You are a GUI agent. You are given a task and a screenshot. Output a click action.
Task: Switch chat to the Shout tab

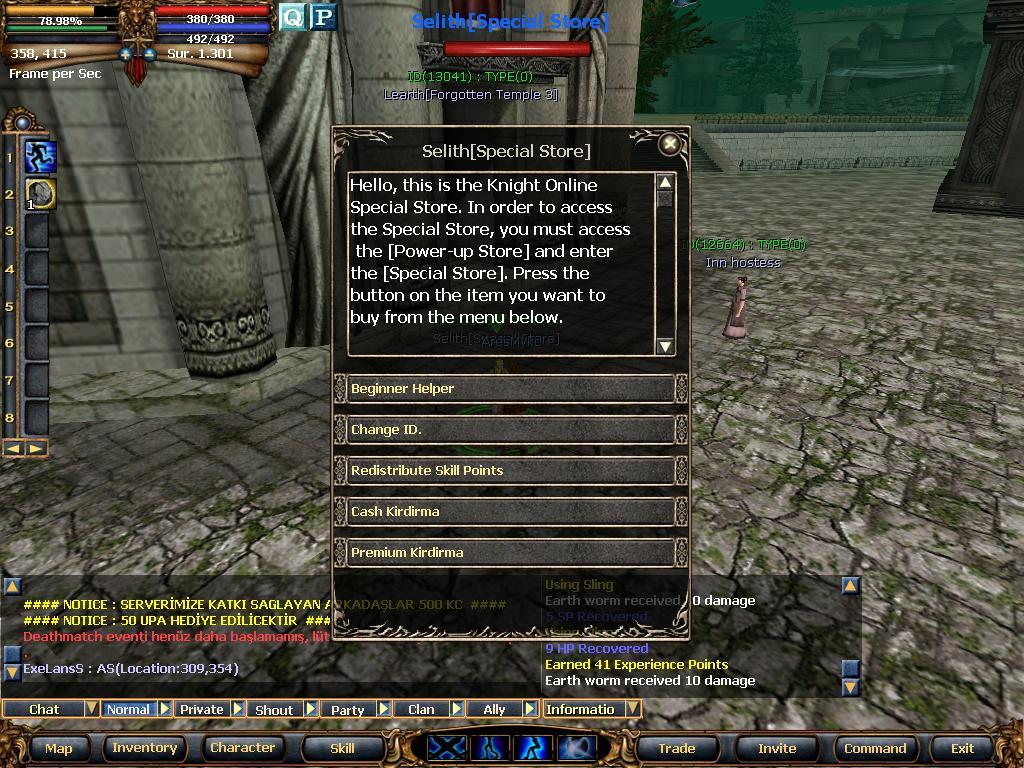click(274, 709)
